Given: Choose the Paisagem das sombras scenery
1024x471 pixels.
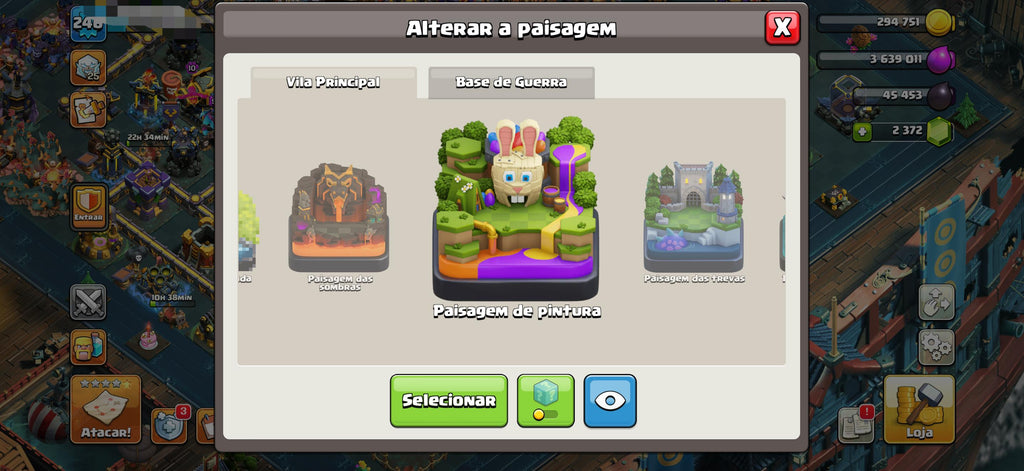Looking at the screenshot, I should (339, 220).
